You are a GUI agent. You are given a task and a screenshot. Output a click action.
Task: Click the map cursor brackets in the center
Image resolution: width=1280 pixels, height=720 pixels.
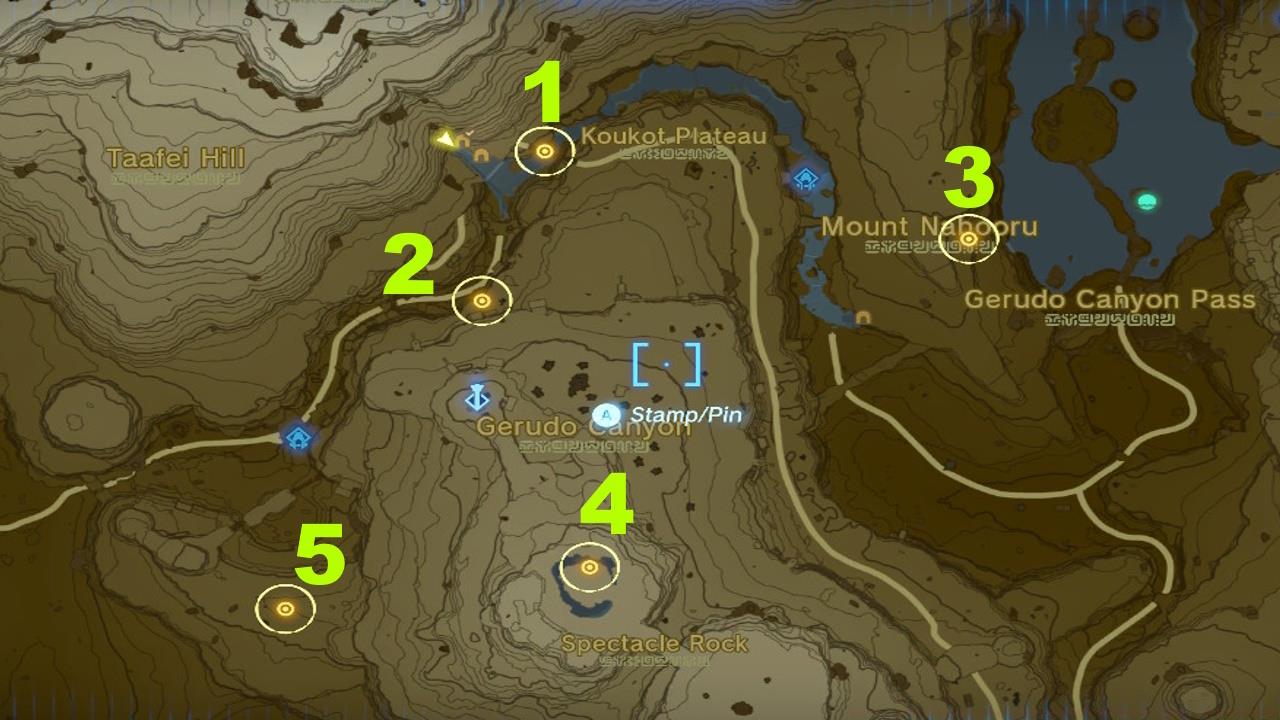pos(664,364)
